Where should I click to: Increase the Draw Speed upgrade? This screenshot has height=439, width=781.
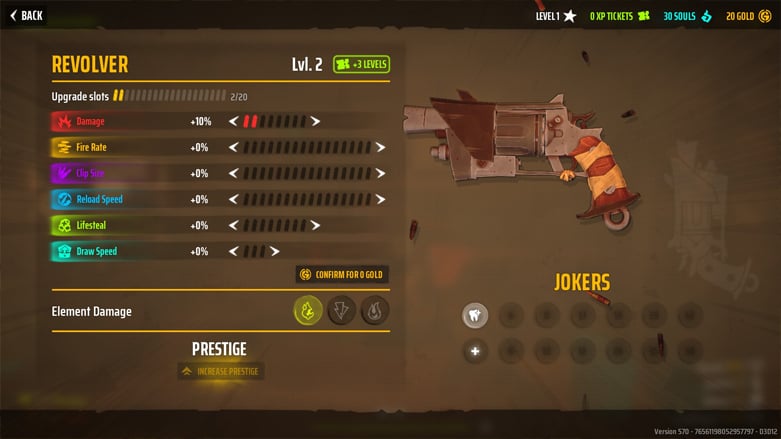click(x=275, y=251)
